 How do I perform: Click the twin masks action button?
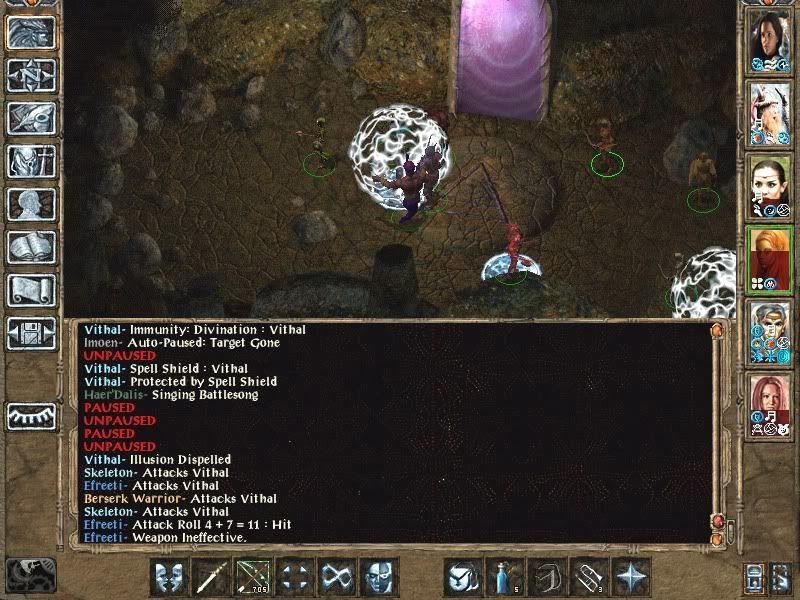pyautogui.click(x=169, y=577)
